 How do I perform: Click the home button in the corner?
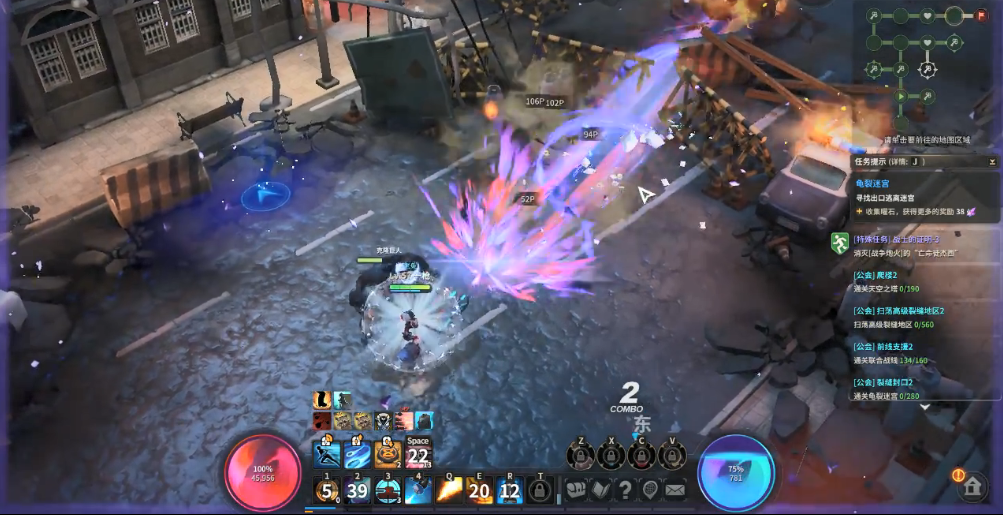coord(971,487)
